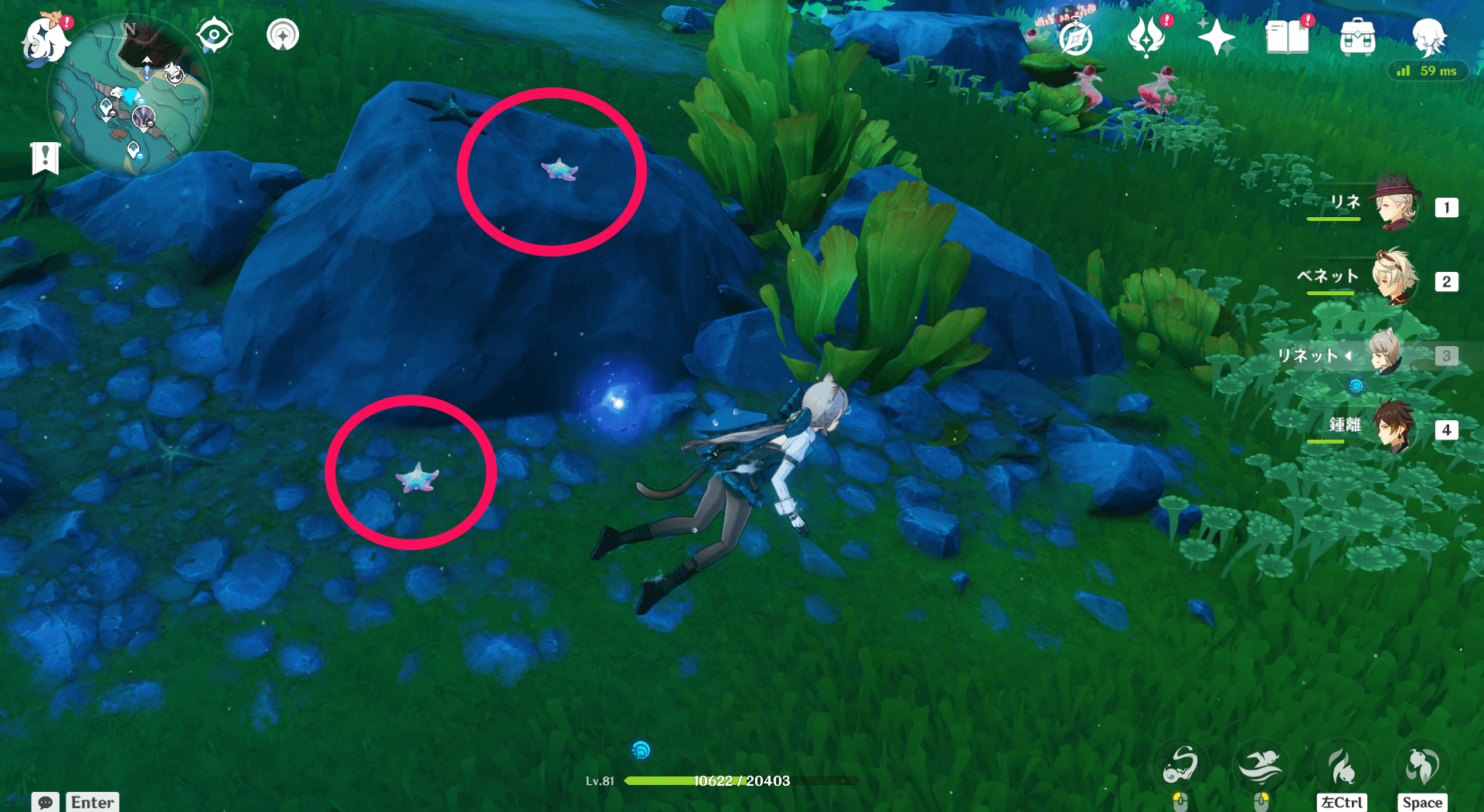Screen dimensions: 1484x812
Task: Click the quest banner icon on left edge
Action: click(x=46, y=158)
